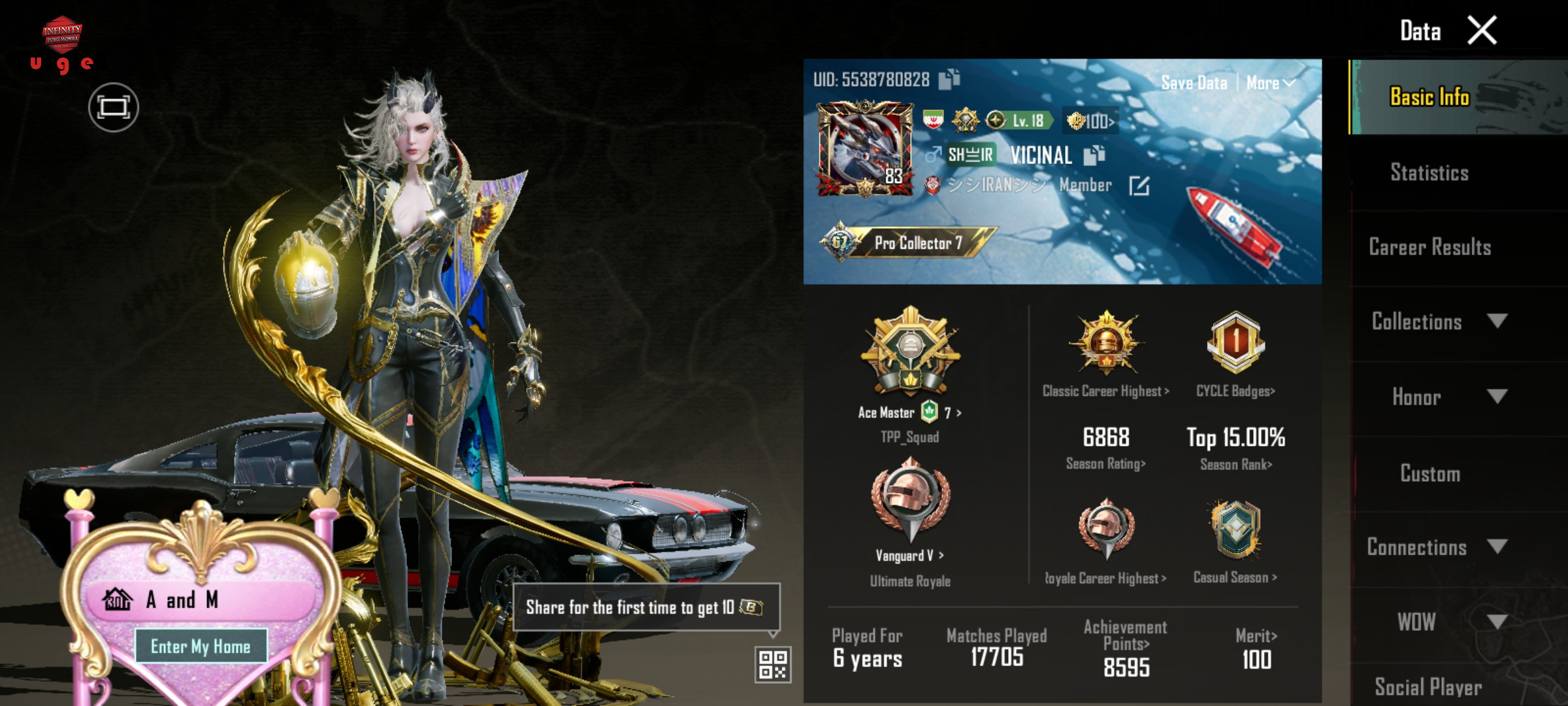Expand the WOW section
1568x706 pixels.
(x=1437, y=622)
